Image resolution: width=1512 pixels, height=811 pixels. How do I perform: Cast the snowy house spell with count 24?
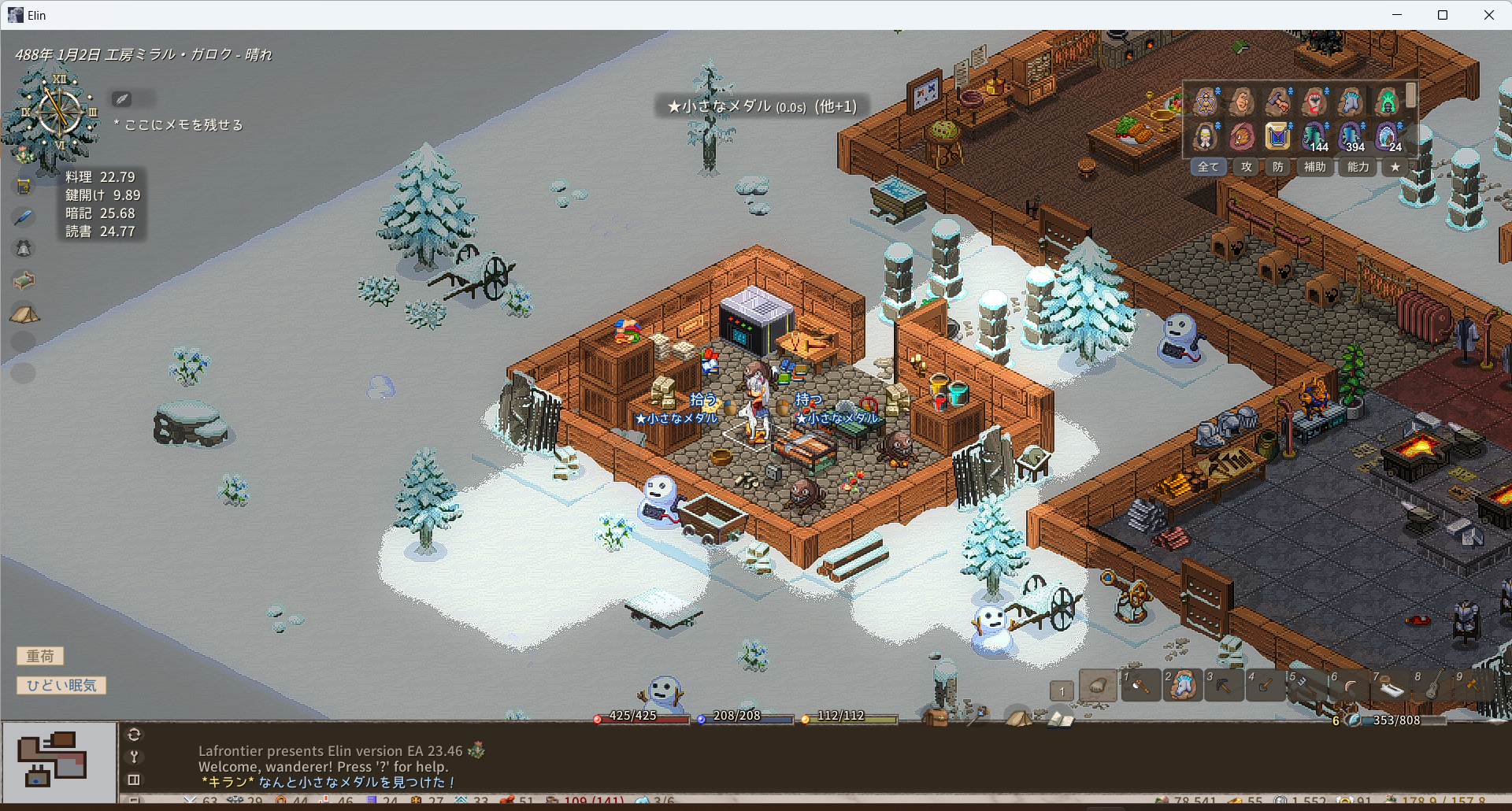pos(1387,137)
